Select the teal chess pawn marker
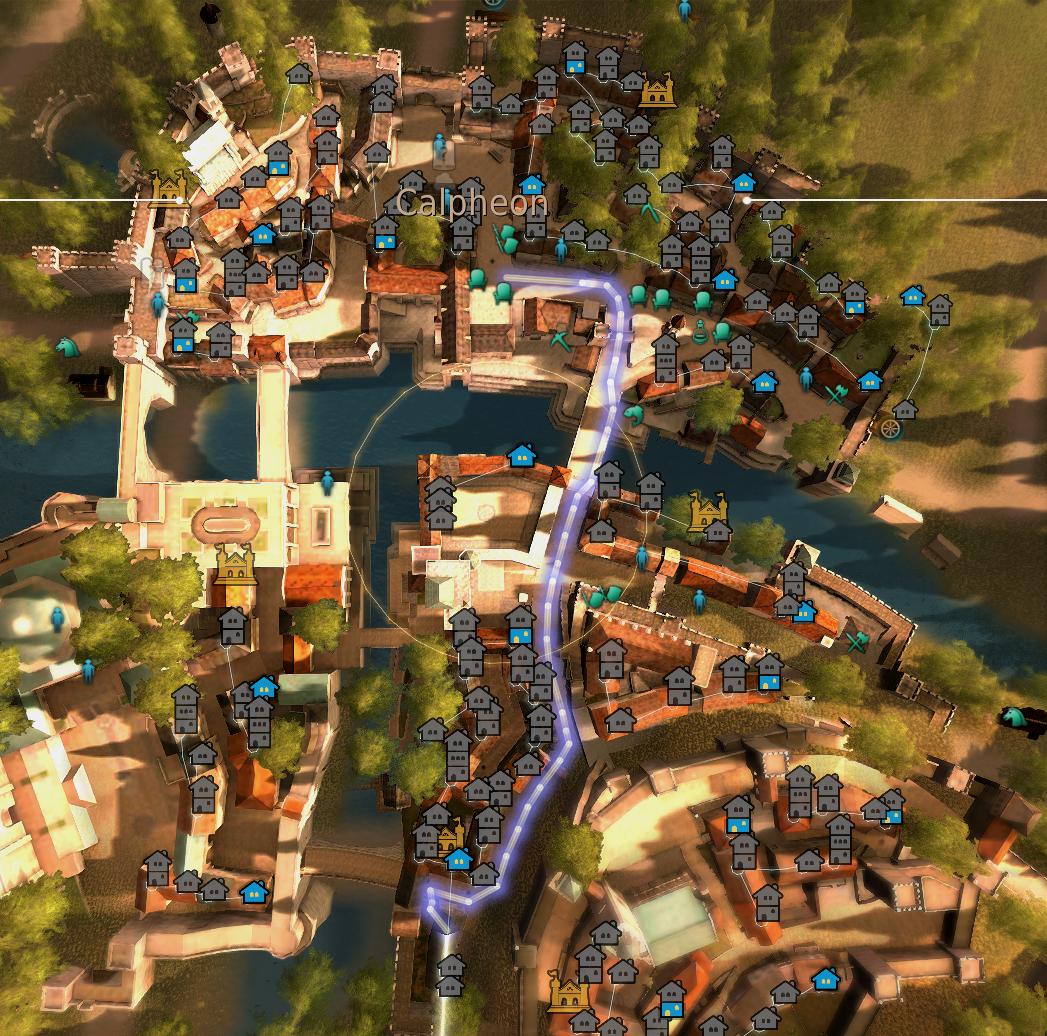Image resolution: width=1047 pixels, height=1036 pixels. coord(701,332)
